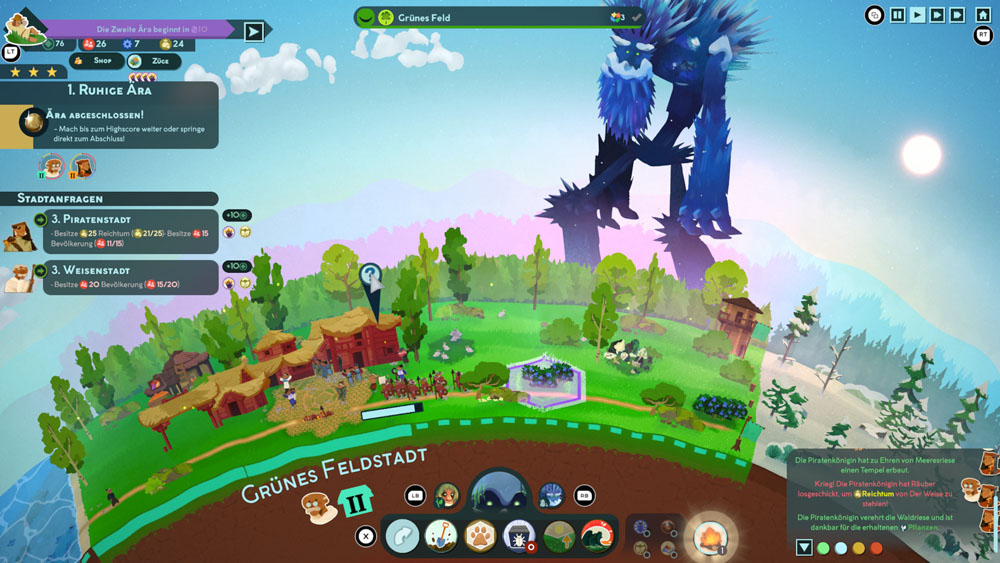Open the Shop
The image size is (1000, 563).
coord(96,61)
